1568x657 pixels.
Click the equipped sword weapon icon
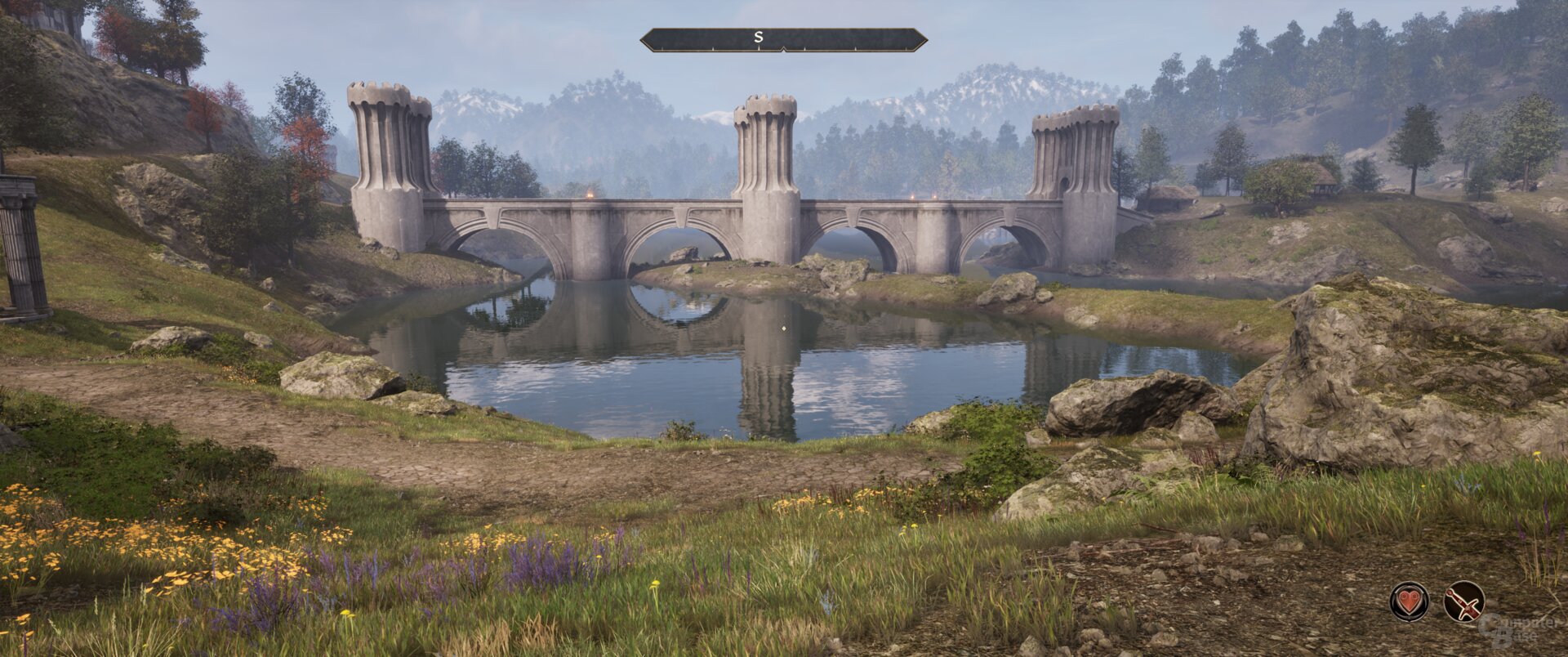(1463, 601)
